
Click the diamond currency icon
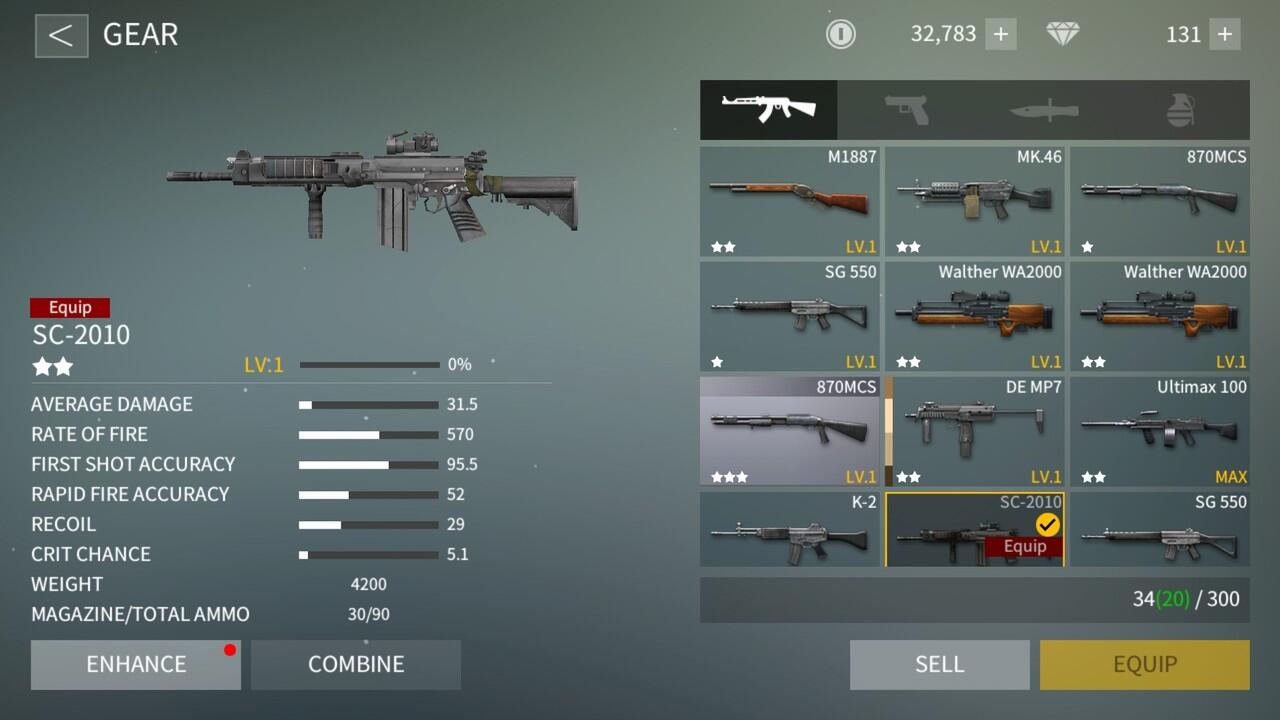[1063, 34]
